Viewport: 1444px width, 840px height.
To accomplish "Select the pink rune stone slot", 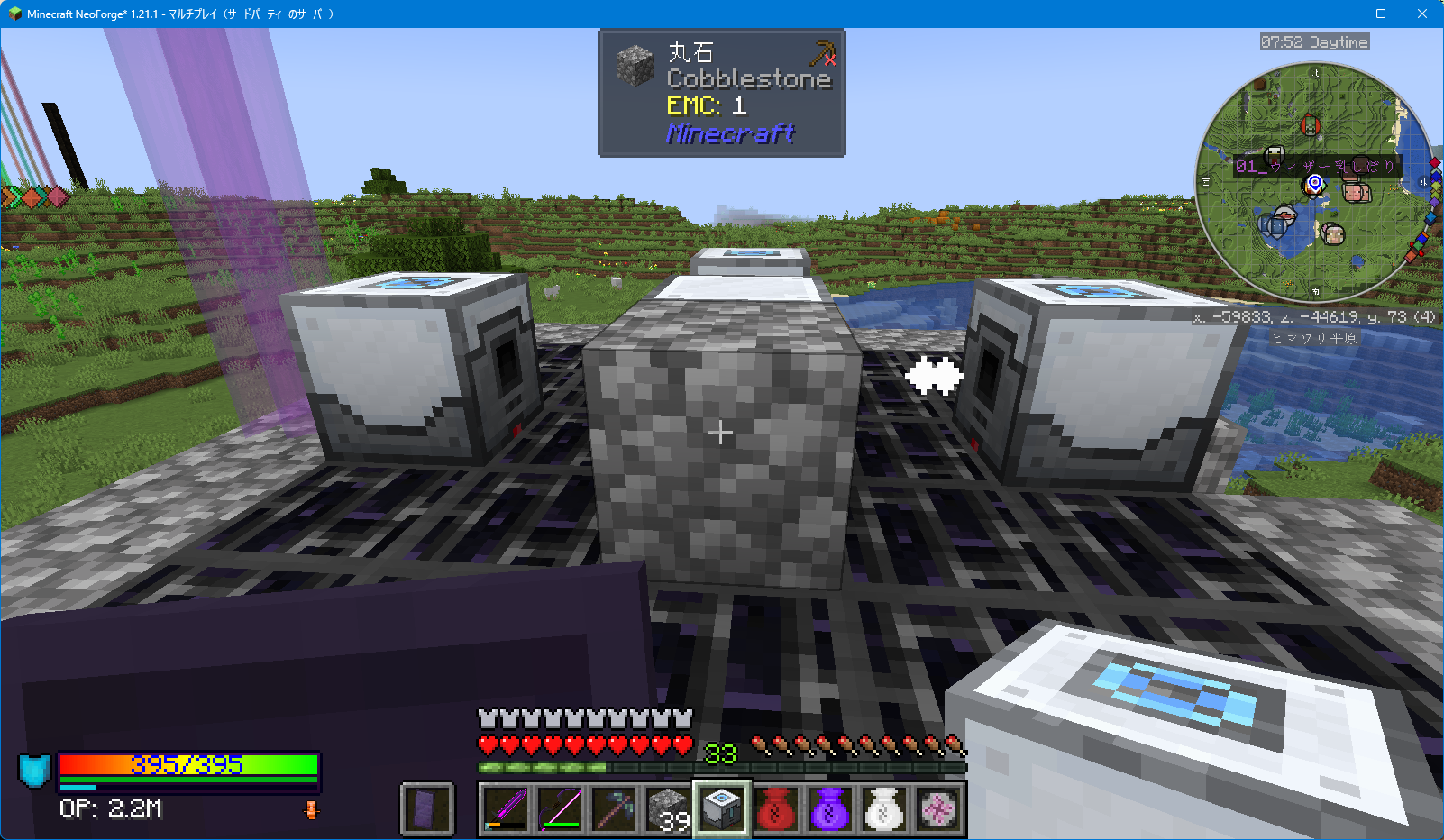I will tap(938, 808).
